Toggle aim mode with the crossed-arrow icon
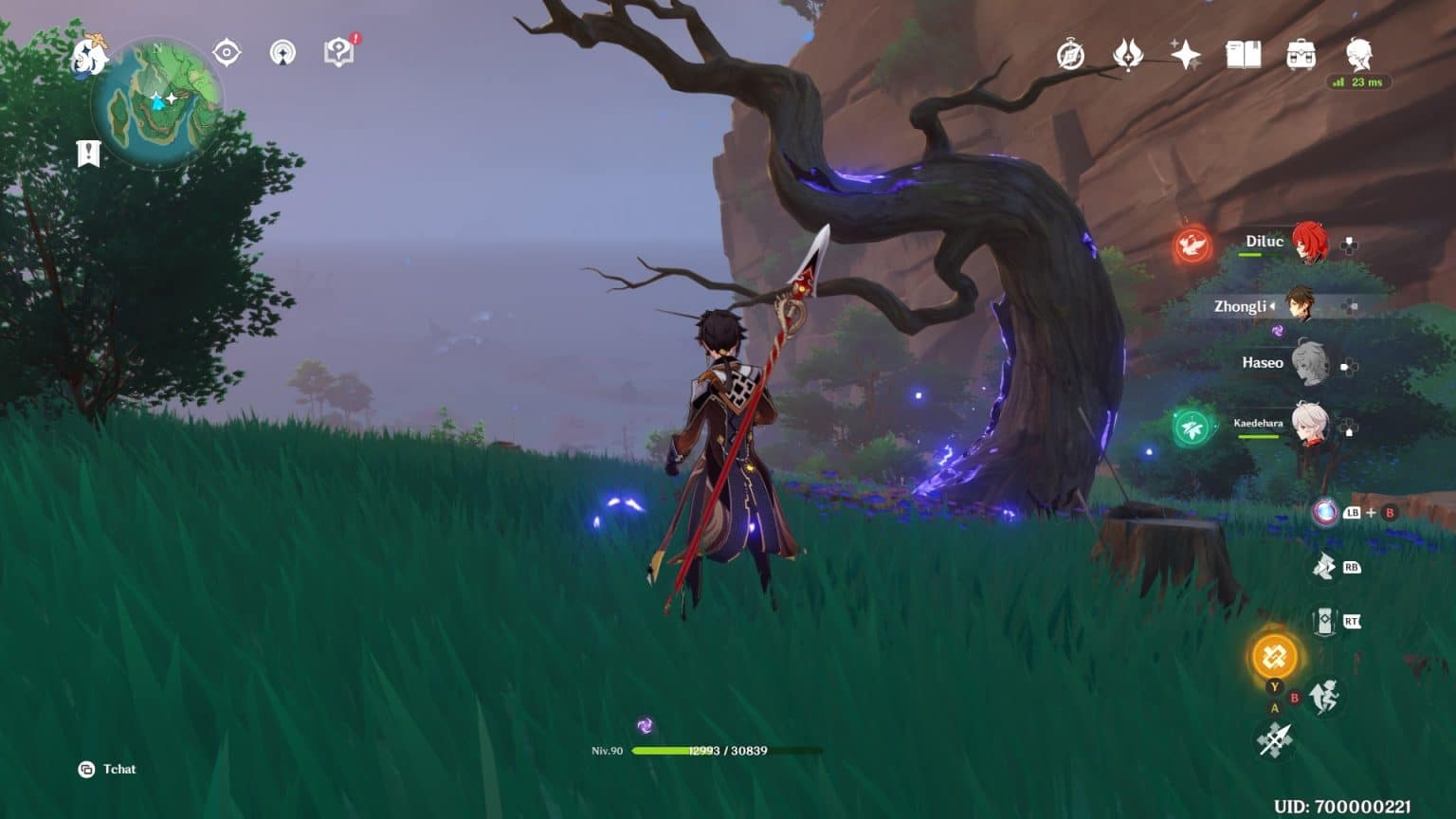The image size is (1456, 819). tap(1274, 737)
